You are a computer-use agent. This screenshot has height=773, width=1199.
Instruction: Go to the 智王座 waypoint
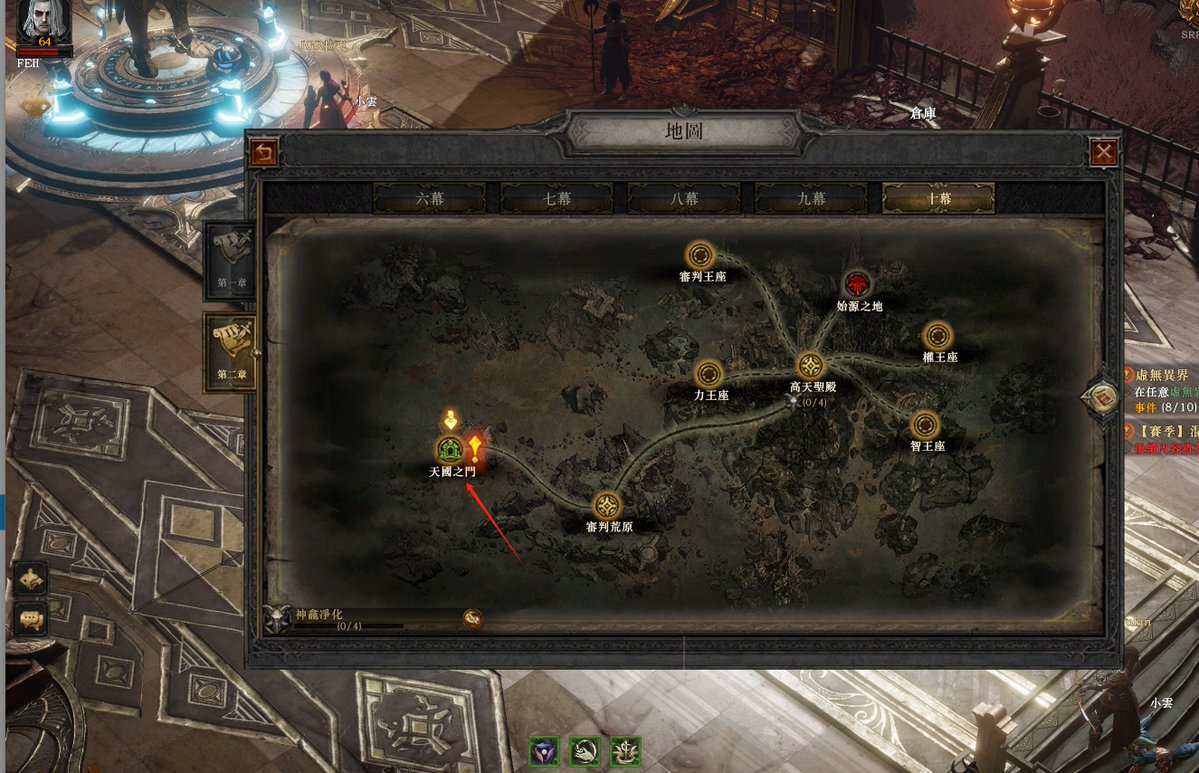(926, 425)
